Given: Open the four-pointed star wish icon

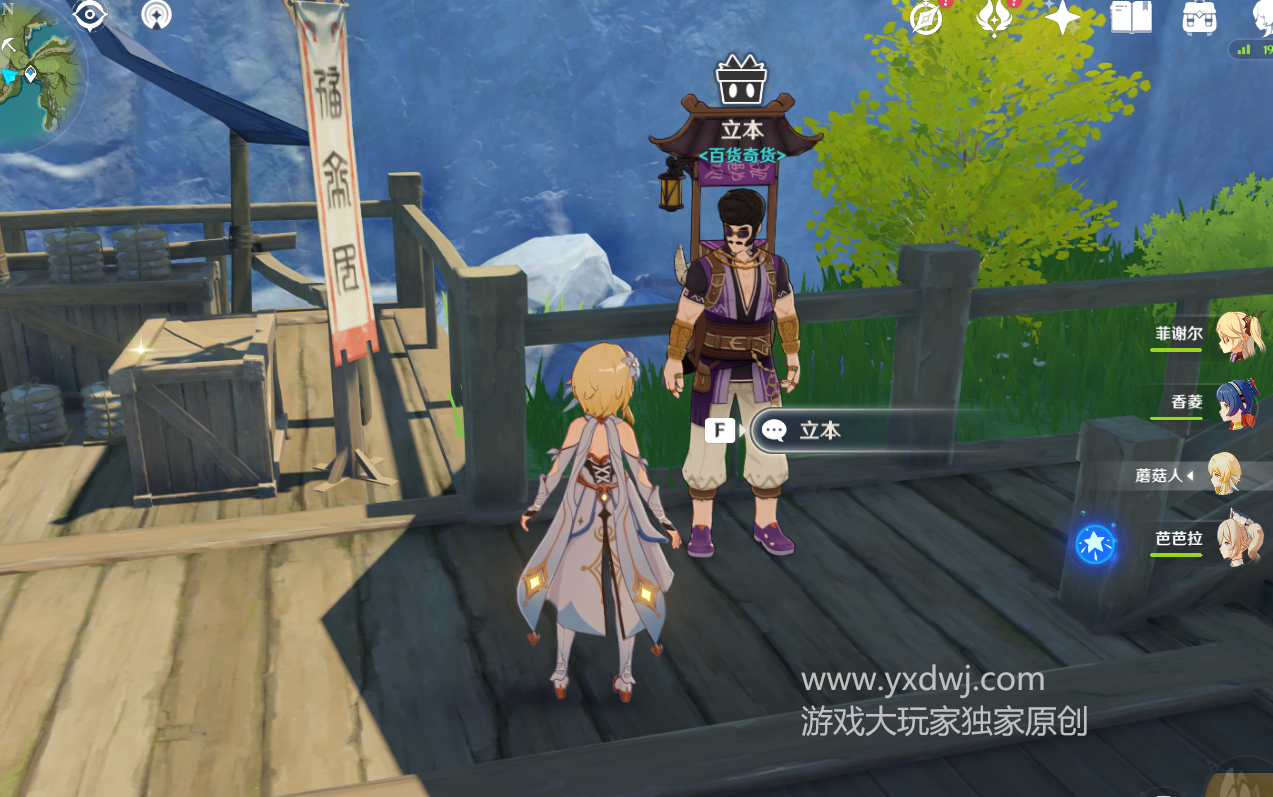Looking at the screenshot, I should 1062,18.
